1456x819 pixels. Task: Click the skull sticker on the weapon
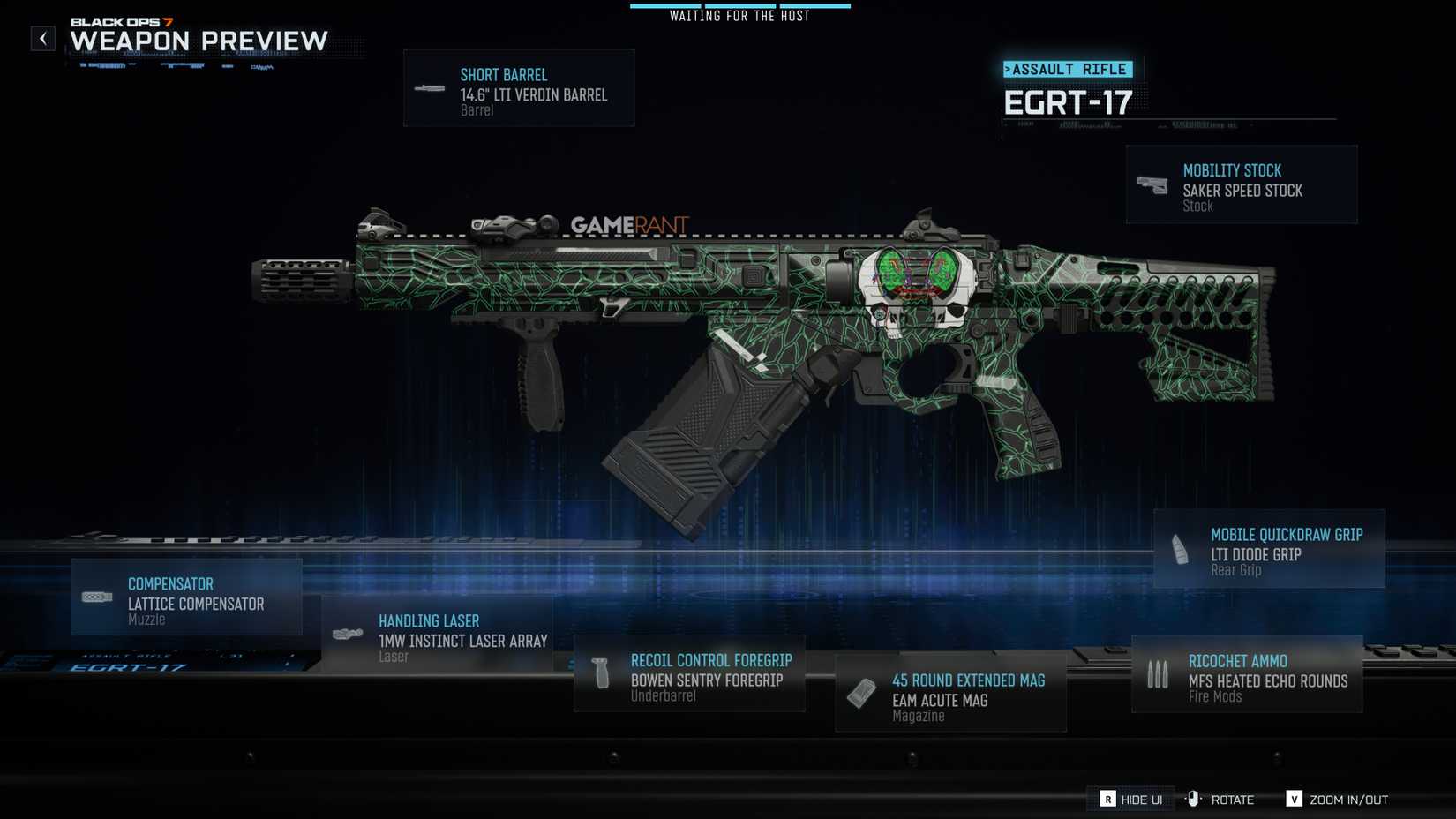tap(918, 287)
